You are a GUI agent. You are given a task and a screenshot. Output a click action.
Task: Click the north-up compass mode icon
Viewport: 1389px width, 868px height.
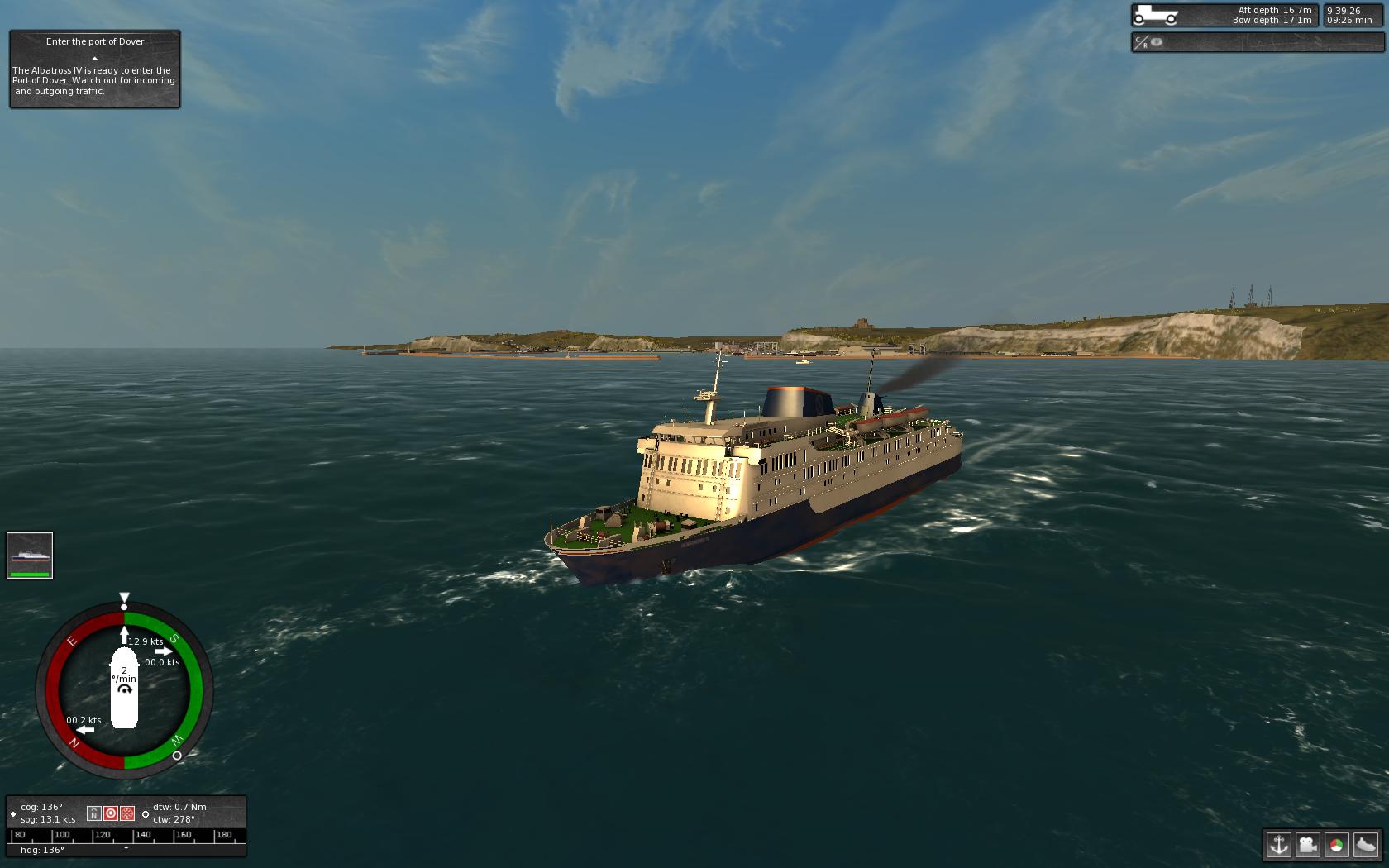pyautogui.click(x=94, y=813)
